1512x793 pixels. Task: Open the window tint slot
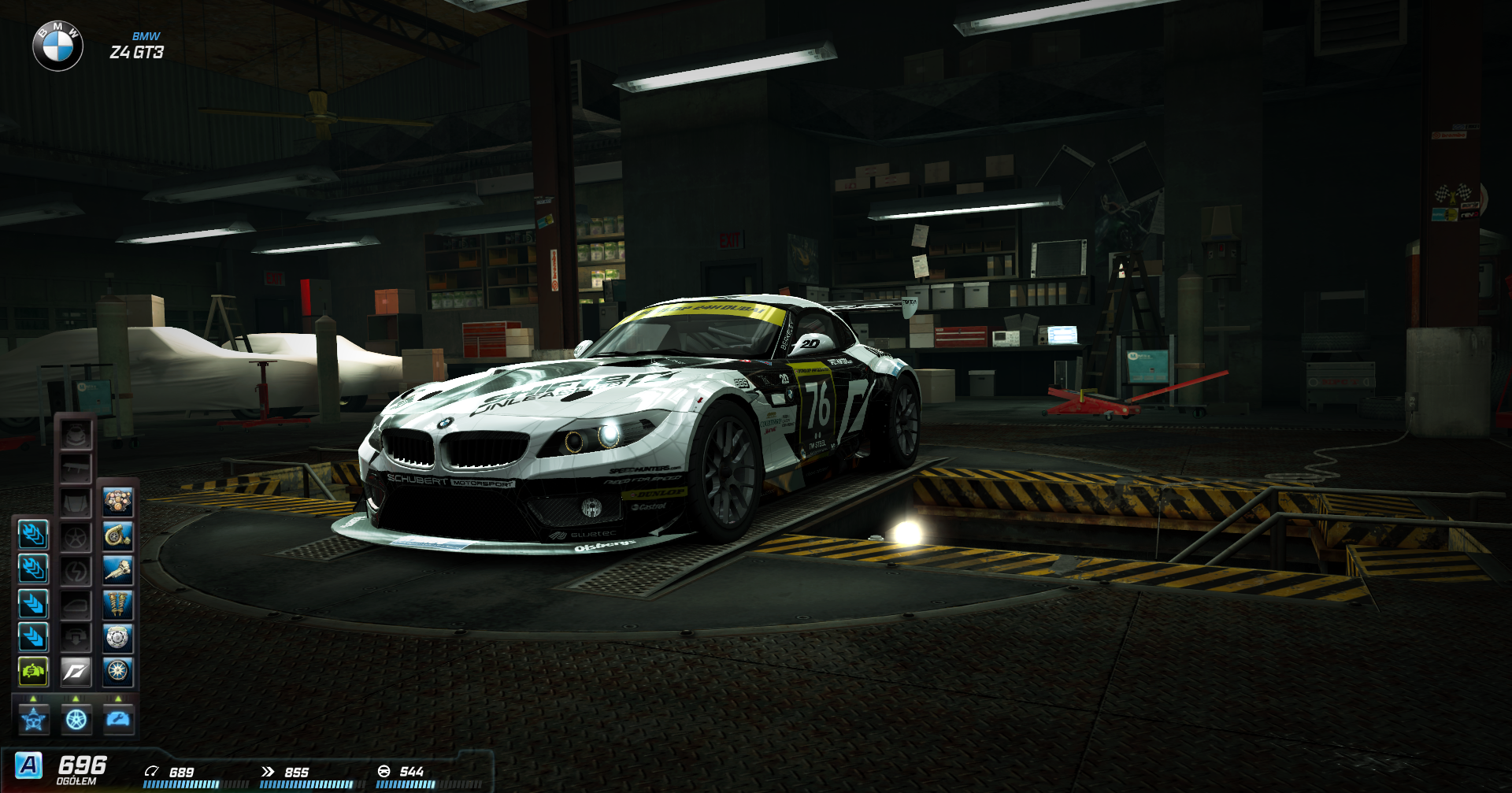point(76,605)
